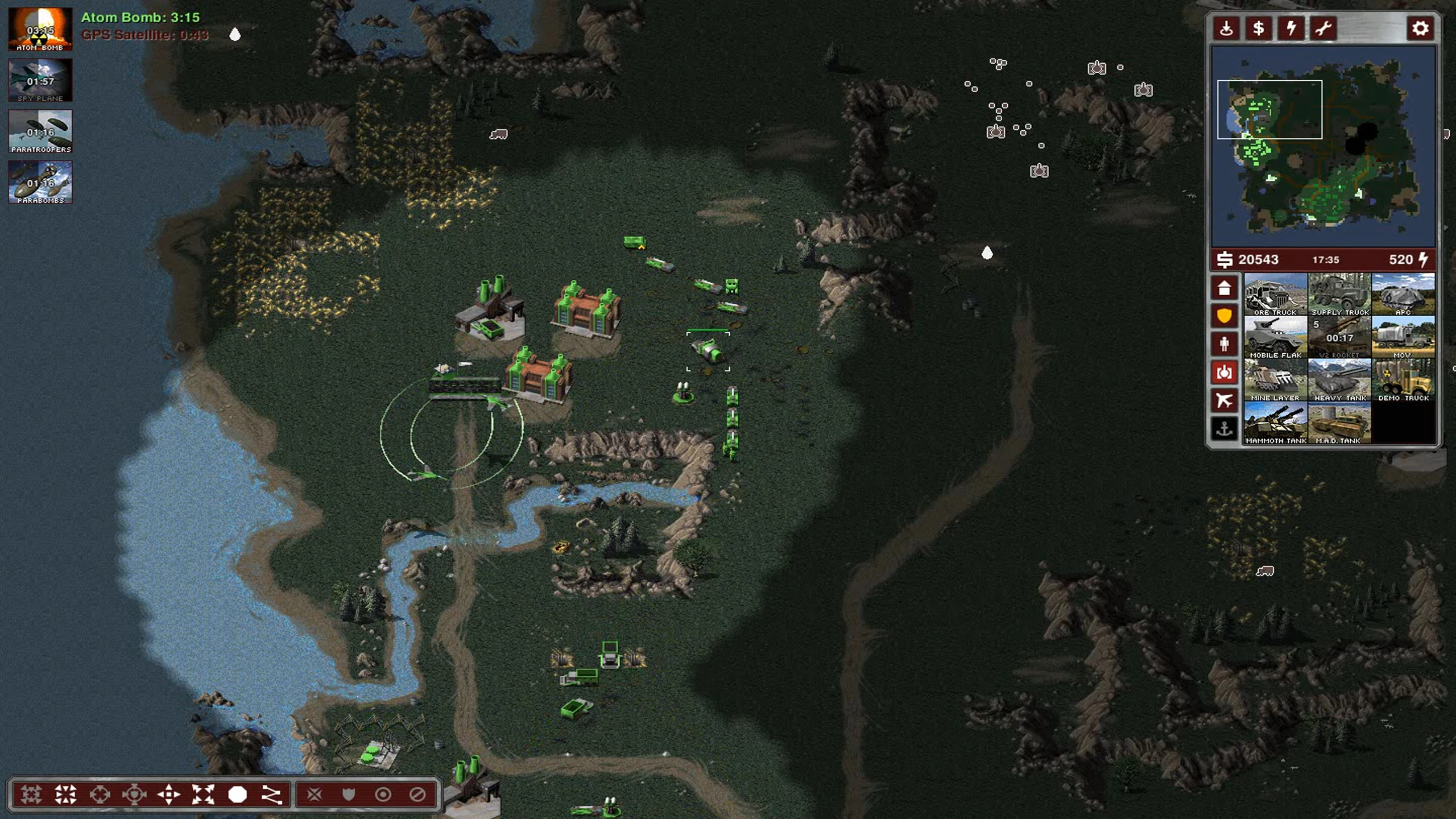Choose the Paratroopers support power

pyautogui.click(x=40, y=131)
